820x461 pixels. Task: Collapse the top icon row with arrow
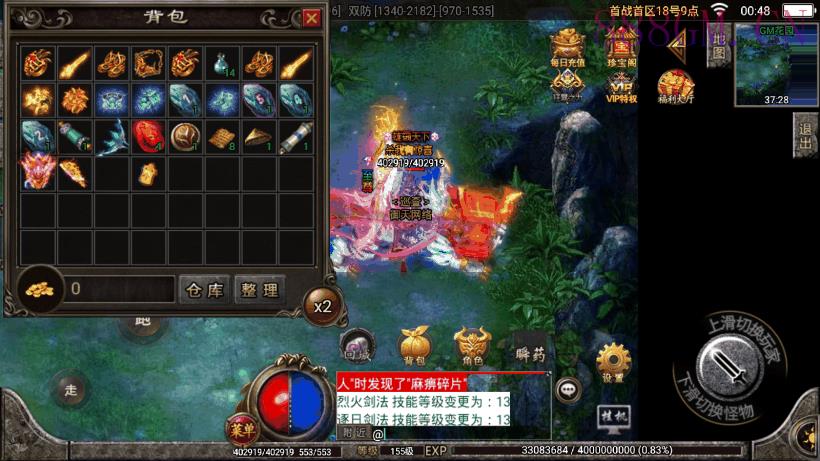tap(677, 41)
